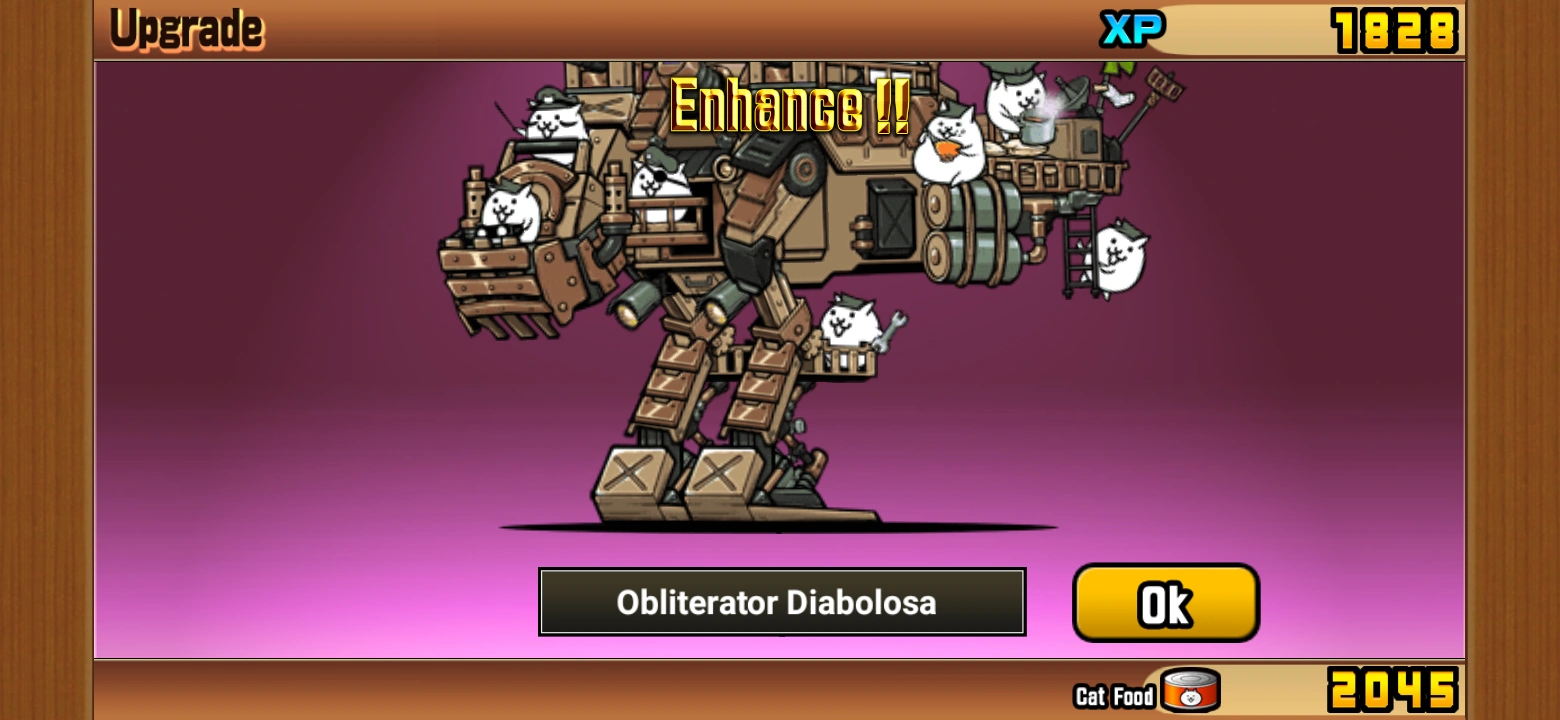Tap the Upgrade header title
The height and width of the screenshot is (720, 1560).
(x=186, y=28)
